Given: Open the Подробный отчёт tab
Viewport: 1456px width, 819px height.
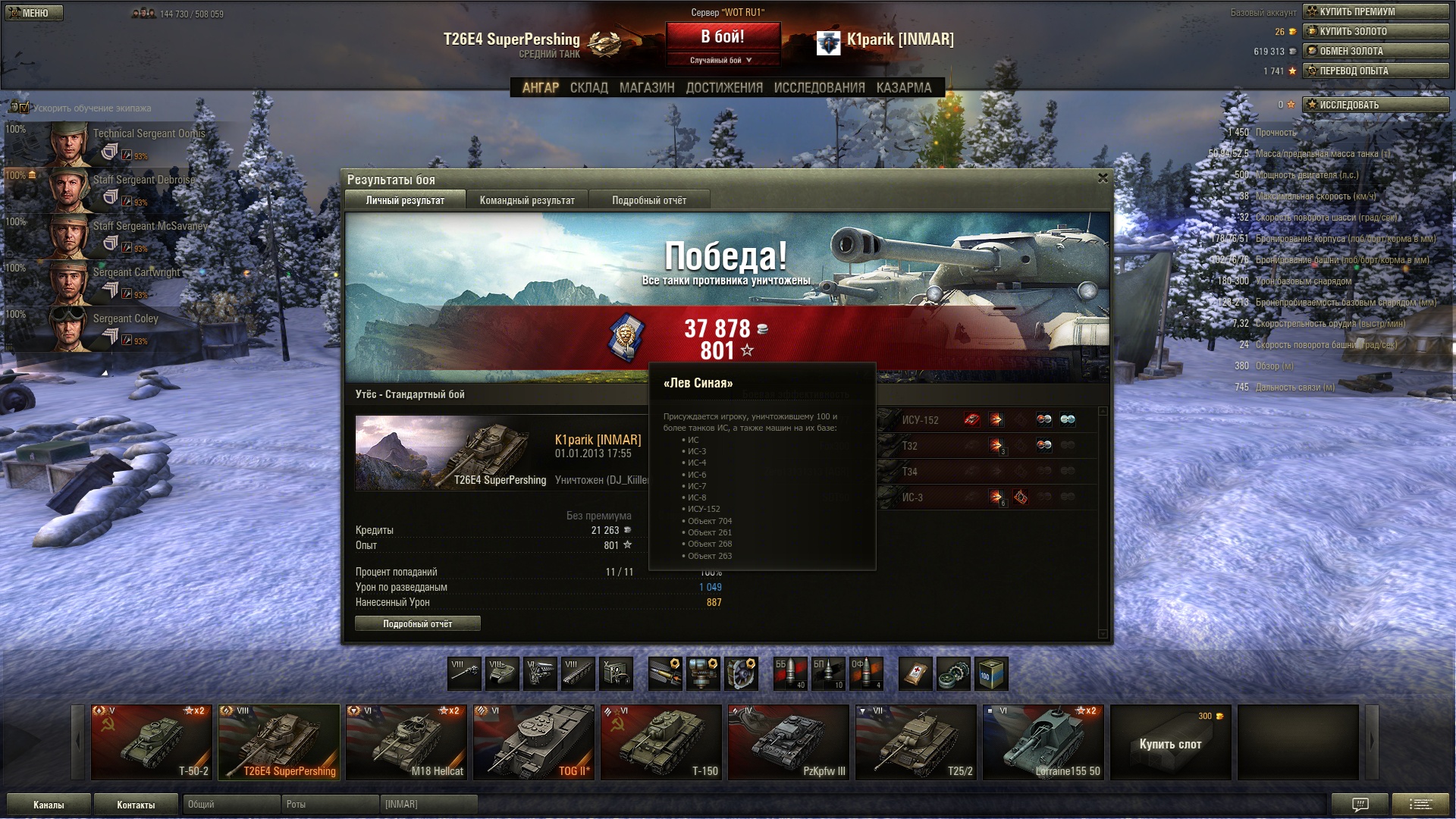Looking at the screenshot, I should tap(649, 200).
